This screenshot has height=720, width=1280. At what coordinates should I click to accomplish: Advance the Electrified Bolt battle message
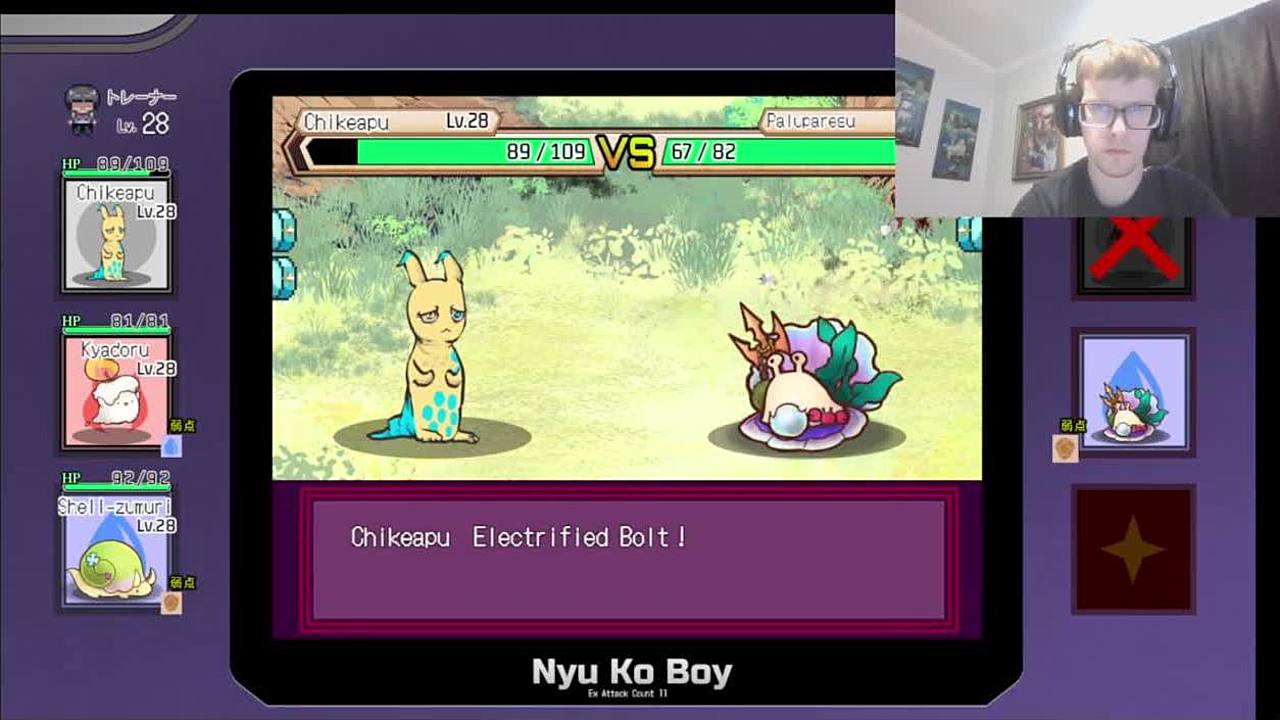(x=628, y=559)
